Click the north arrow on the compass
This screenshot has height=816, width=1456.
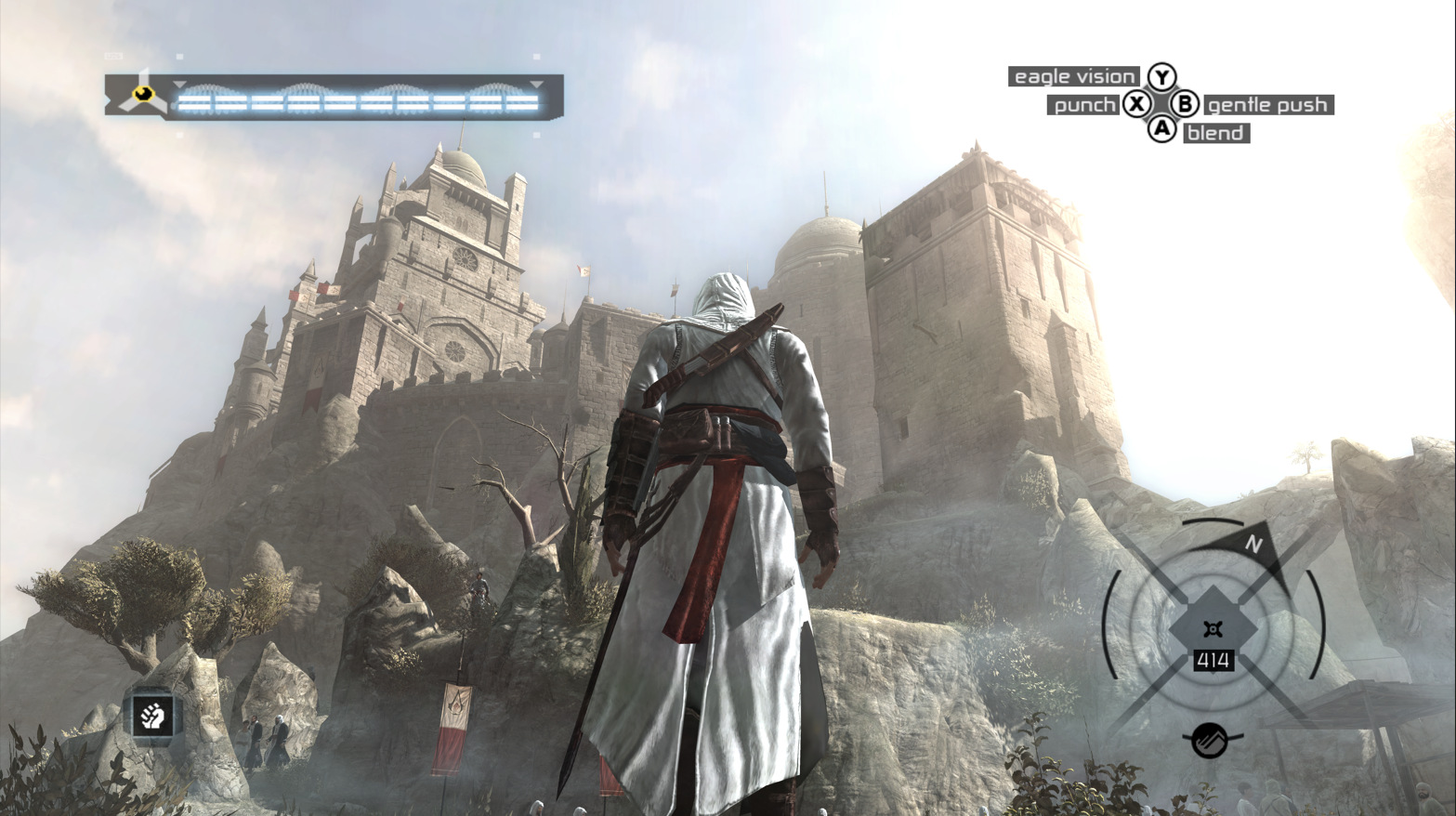click(1253, 543)
